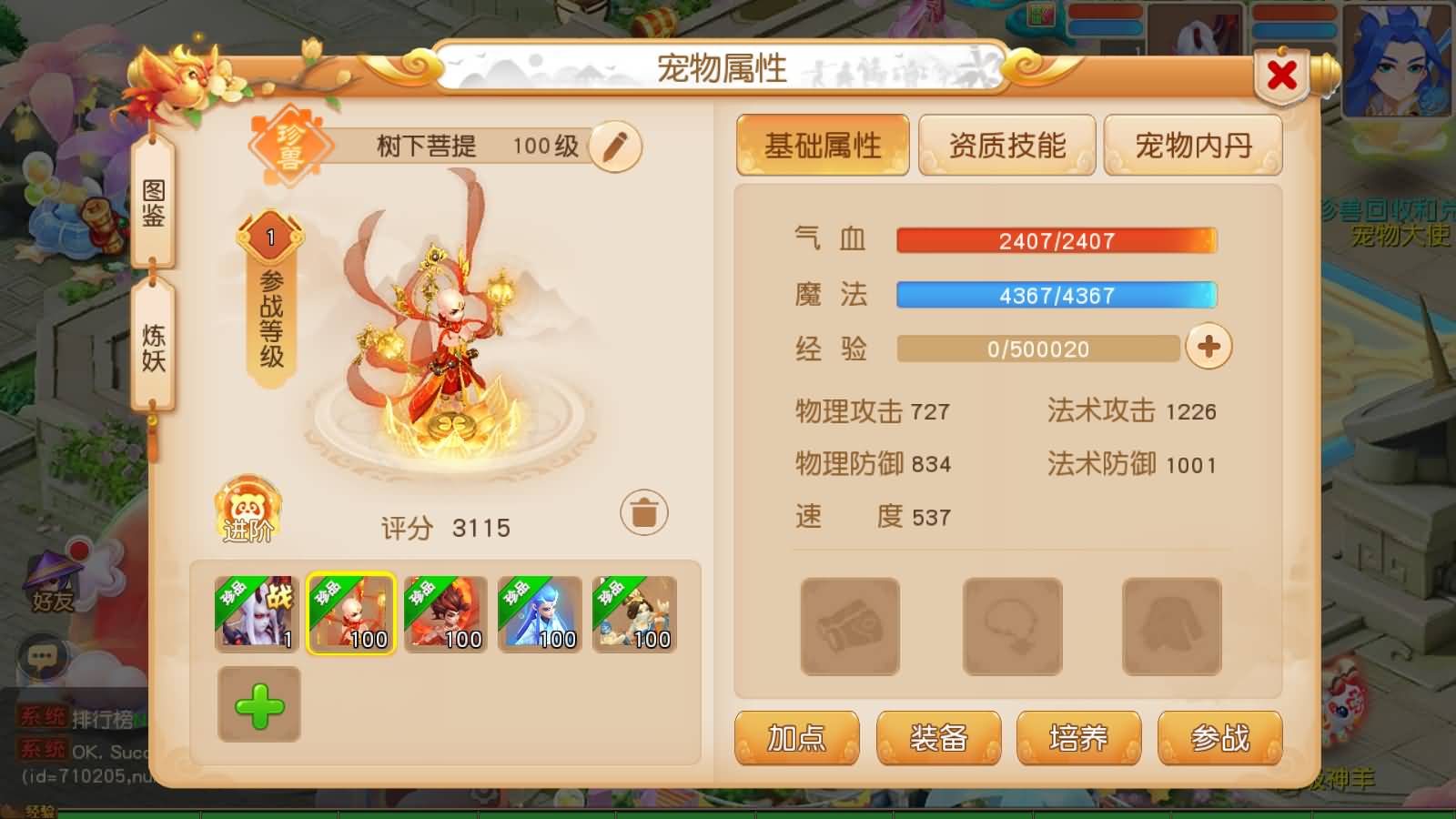Click the necklace equipment slot
This screenshot has height=819, width=1456.
[1011, 626]
